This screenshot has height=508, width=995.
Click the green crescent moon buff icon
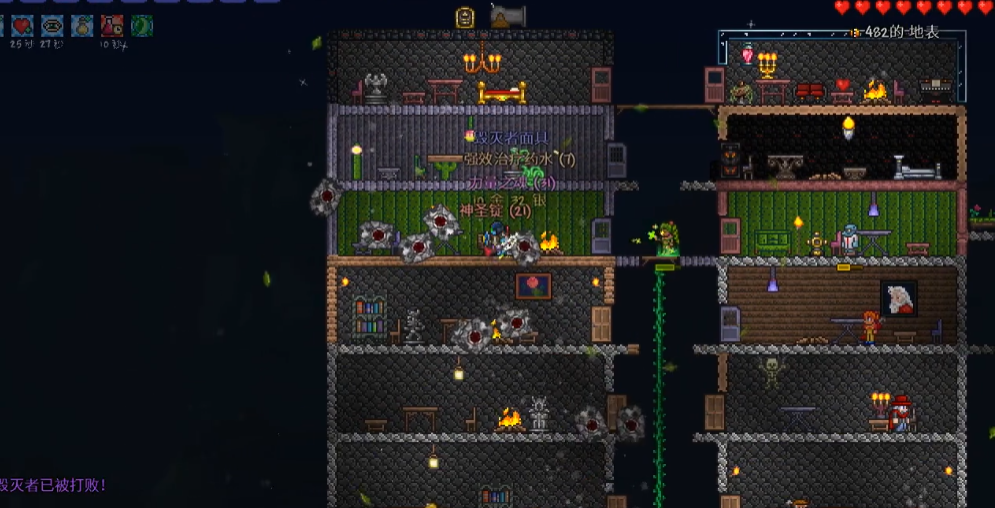tap(142, 26)
